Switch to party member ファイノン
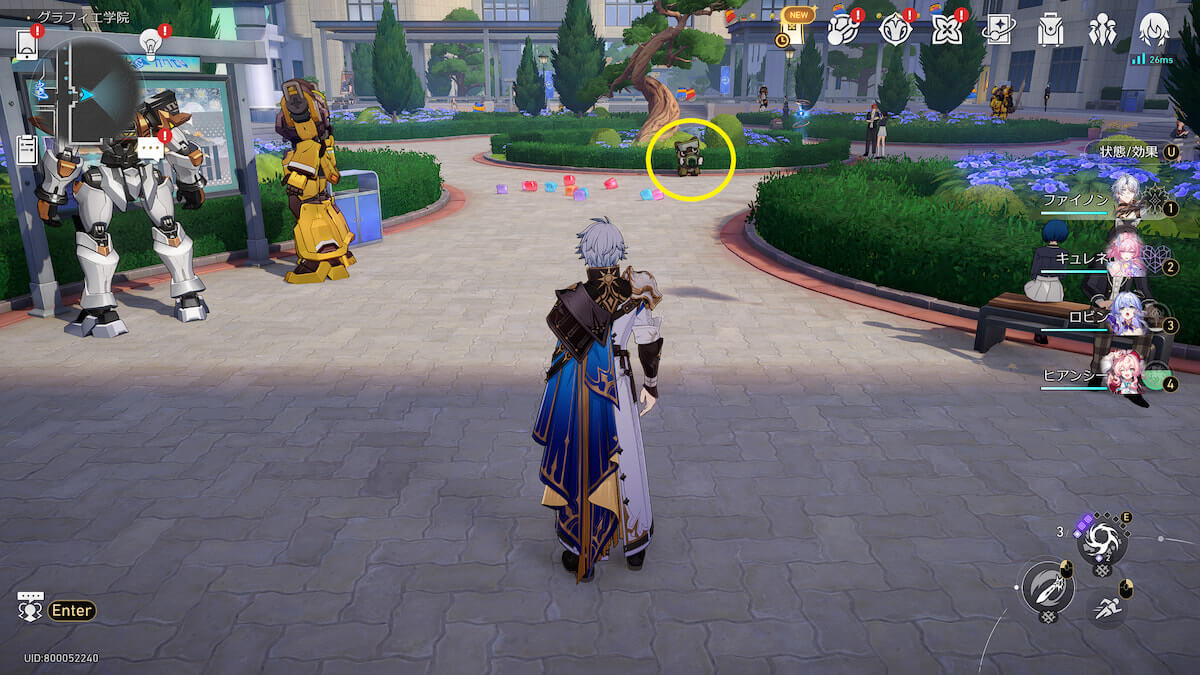Image resolution: width=1200 pixels, height=675 pixels. pos(1127,199)
